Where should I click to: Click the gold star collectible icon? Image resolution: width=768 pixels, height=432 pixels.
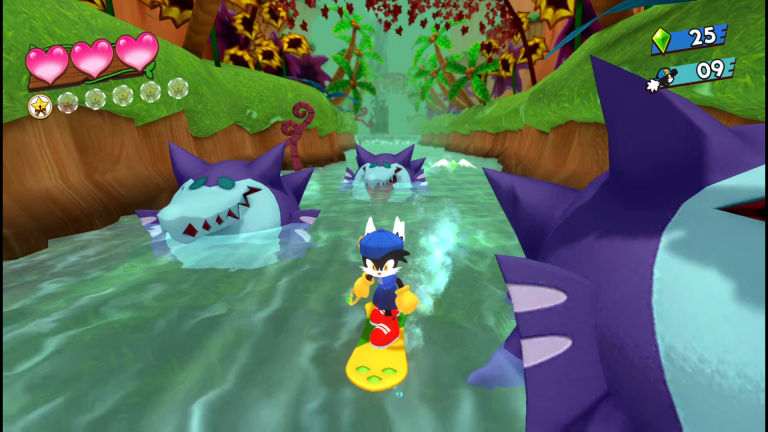point(40,104)
